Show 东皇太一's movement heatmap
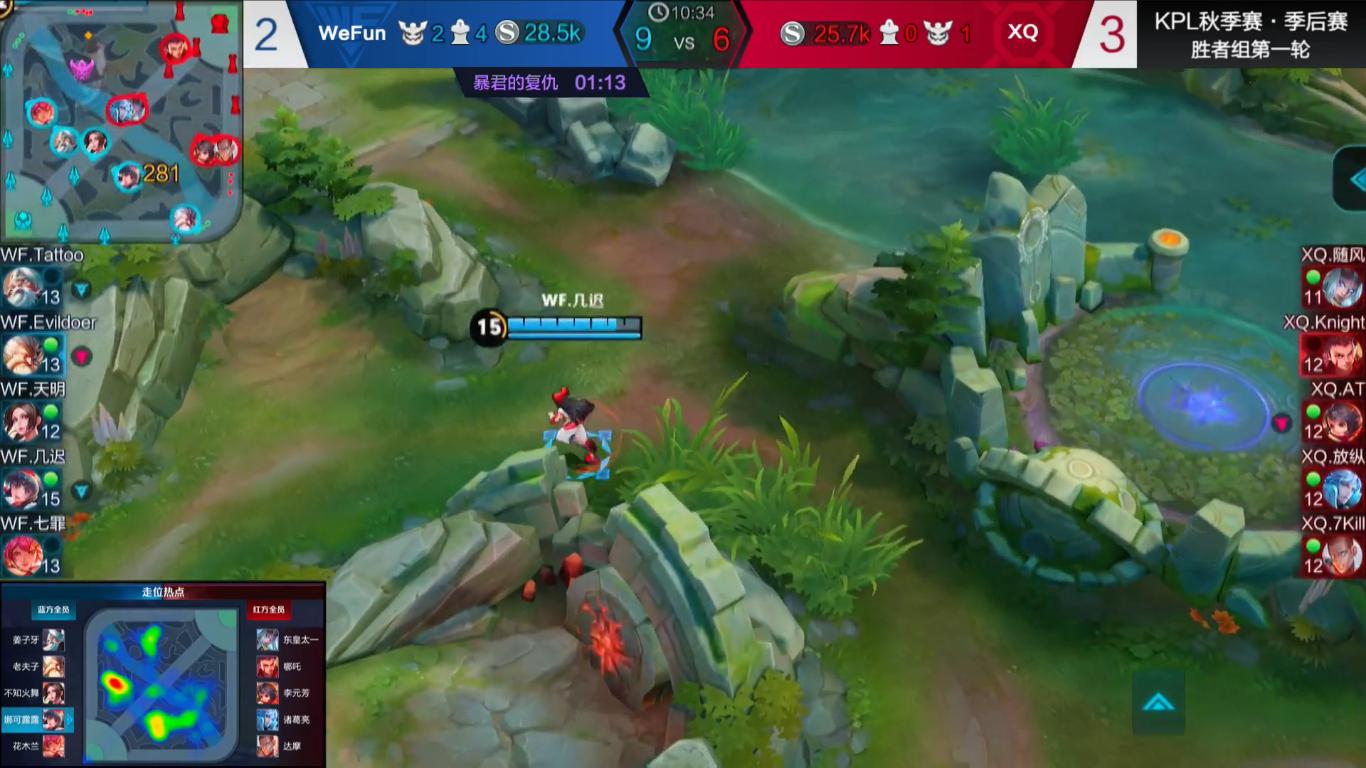Image resolution: width=1366 pixels, height=768 pixels. click(x=288, y=640)
